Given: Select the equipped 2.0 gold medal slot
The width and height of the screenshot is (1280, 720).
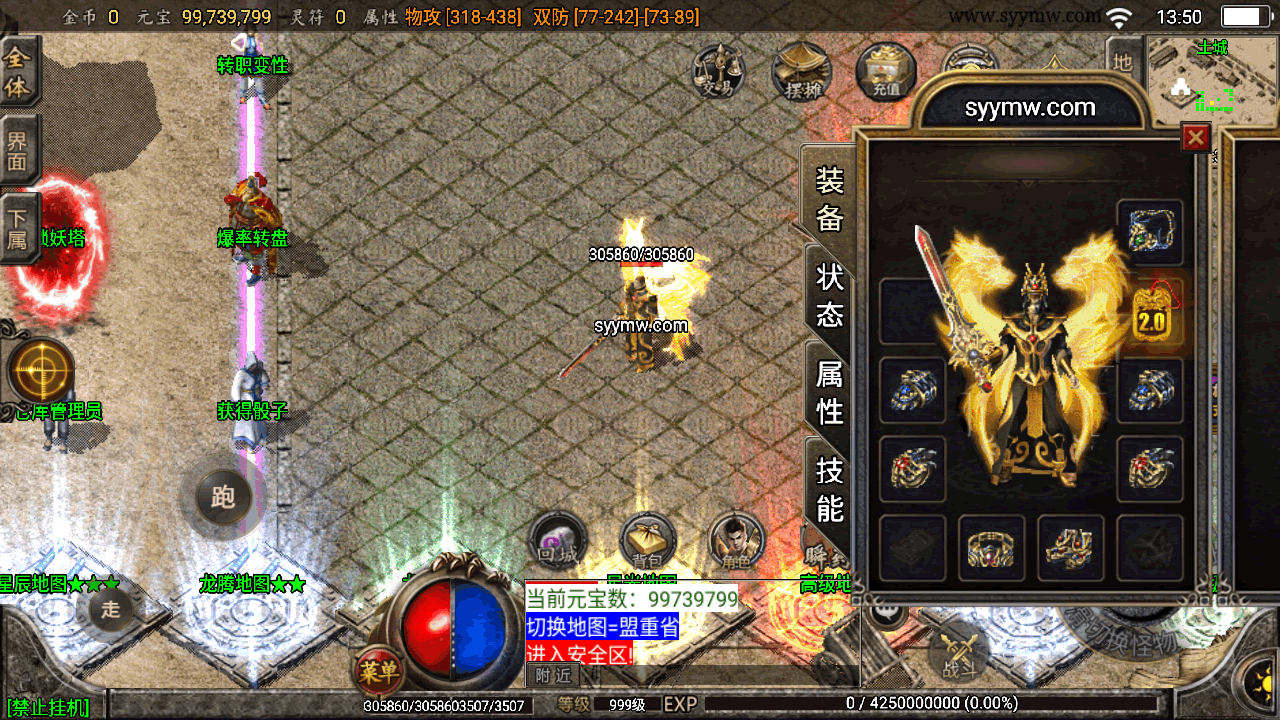Looking at the screenshot, I should click(1151, 316).
